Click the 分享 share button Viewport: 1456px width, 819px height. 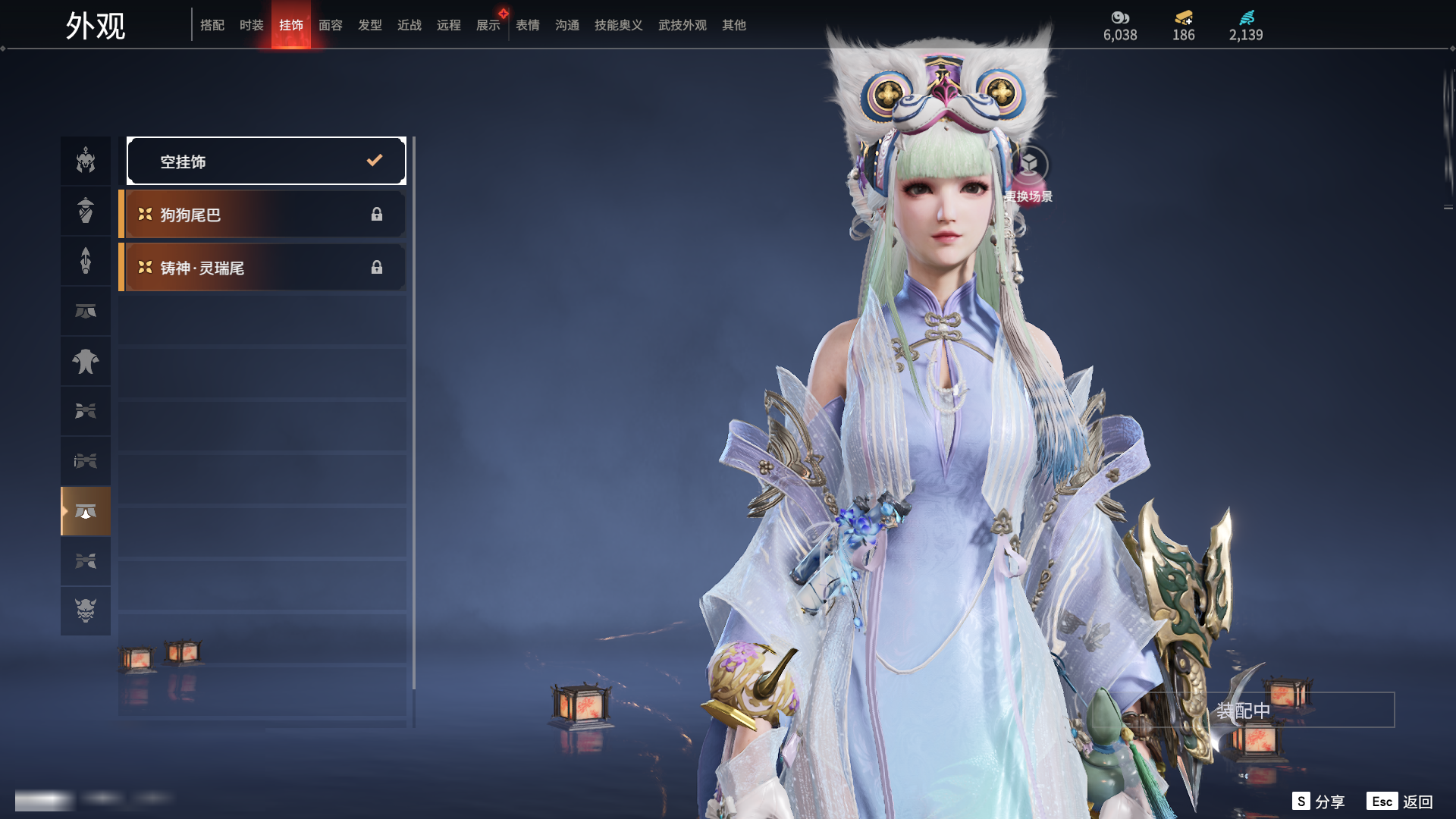tap(1319, 802)
